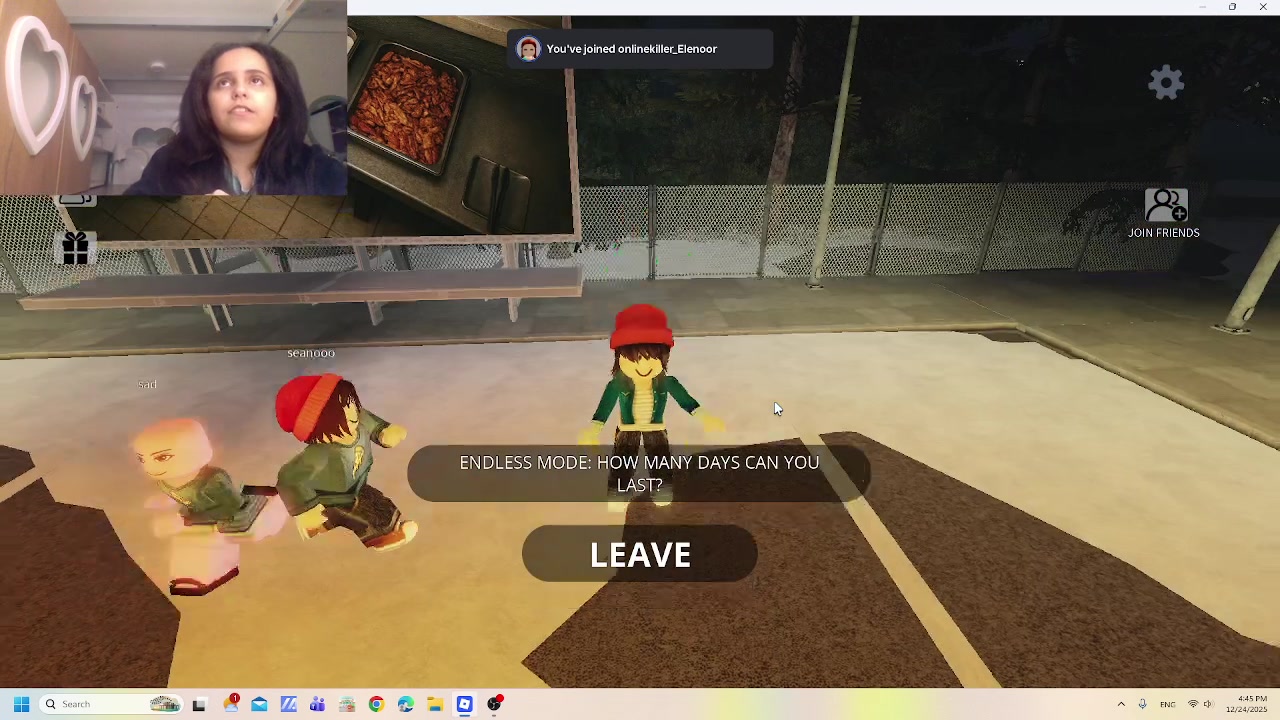Open the Join Friends menu

(1165, 214)
